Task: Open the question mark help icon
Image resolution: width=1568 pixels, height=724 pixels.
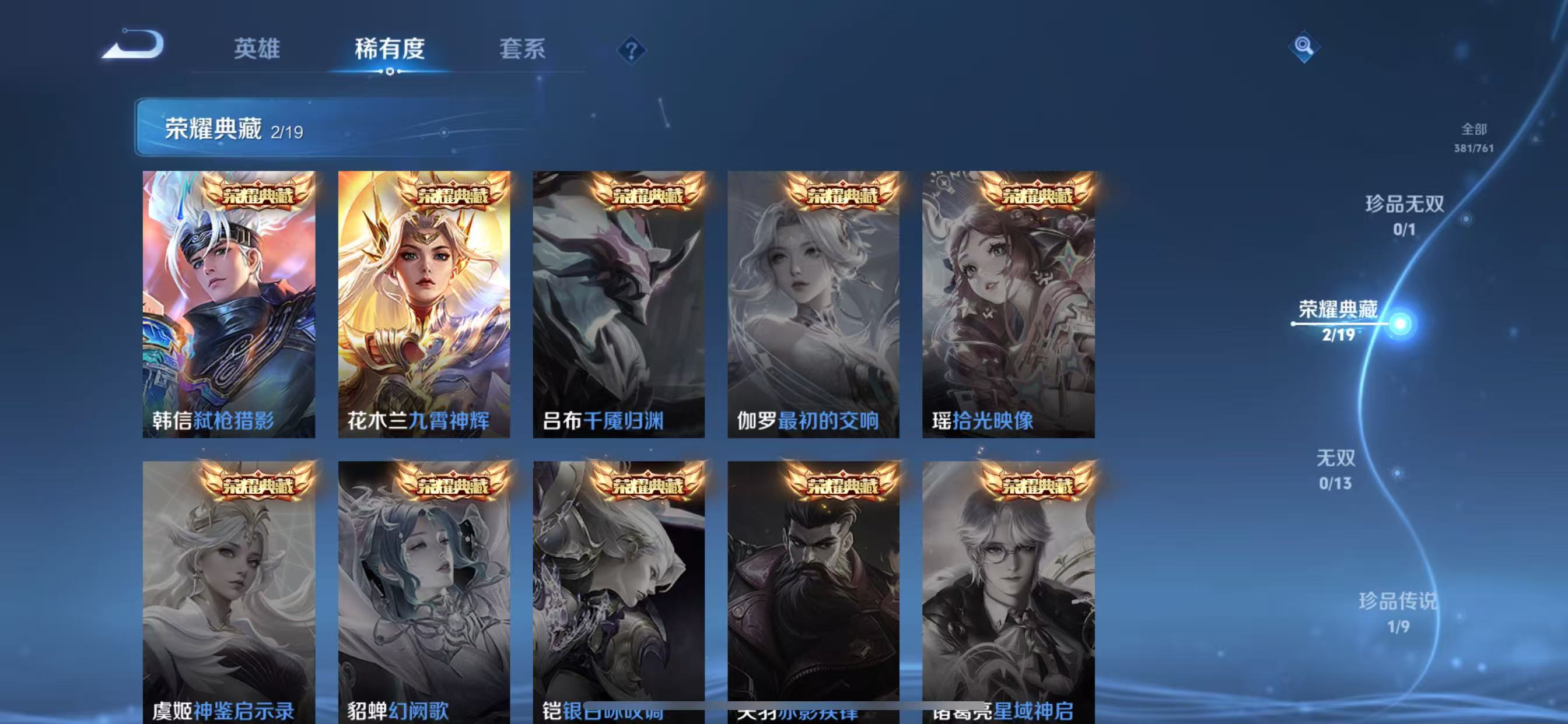Action: pyautogui.click(x=631, y=50)
